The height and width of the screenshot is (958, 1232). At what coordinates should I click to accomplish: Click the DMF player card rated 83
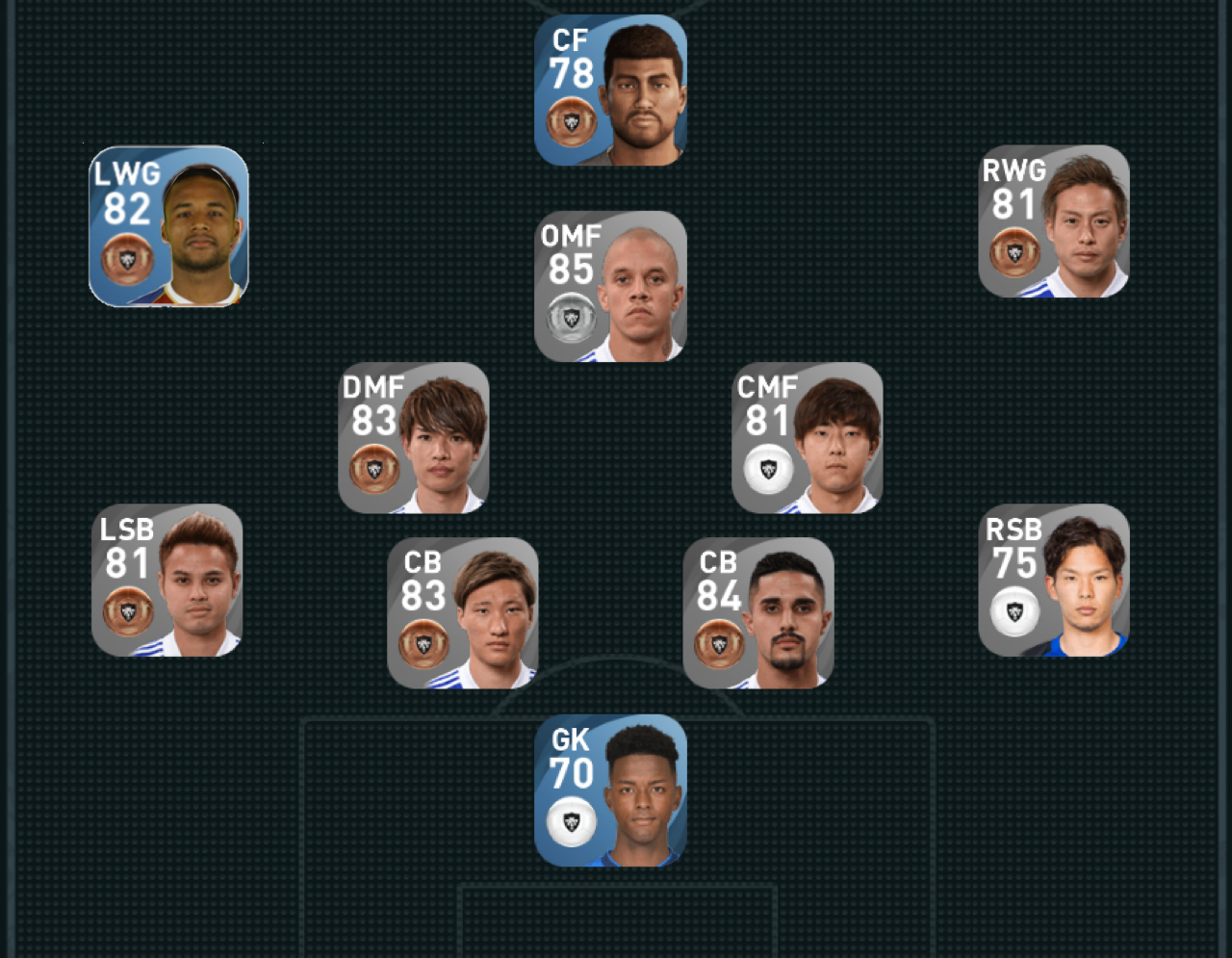(414, 438)
